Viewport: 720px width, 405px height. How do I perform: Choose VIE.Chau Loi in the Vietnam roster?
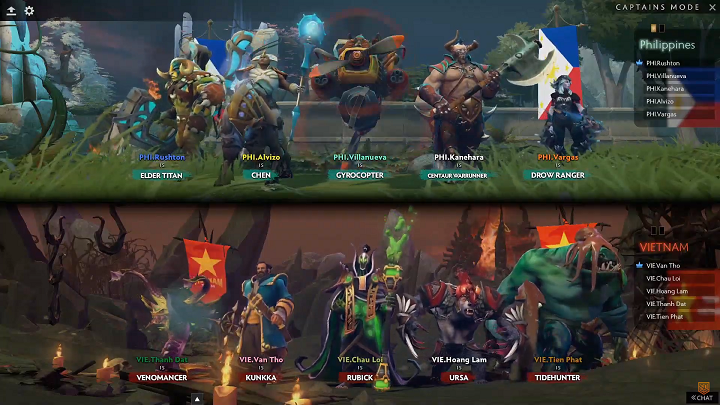tap(664, 278)
